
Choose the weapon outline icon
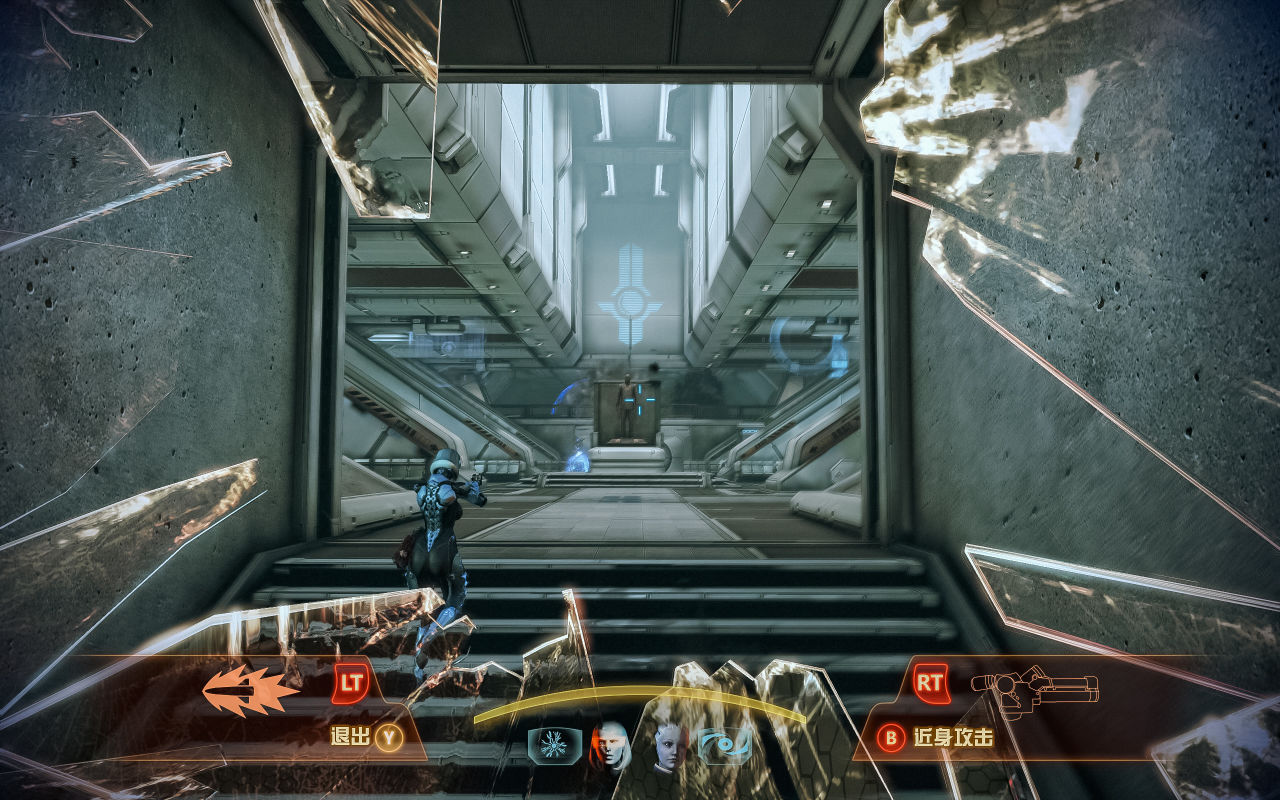click(x=1035, y=689)
